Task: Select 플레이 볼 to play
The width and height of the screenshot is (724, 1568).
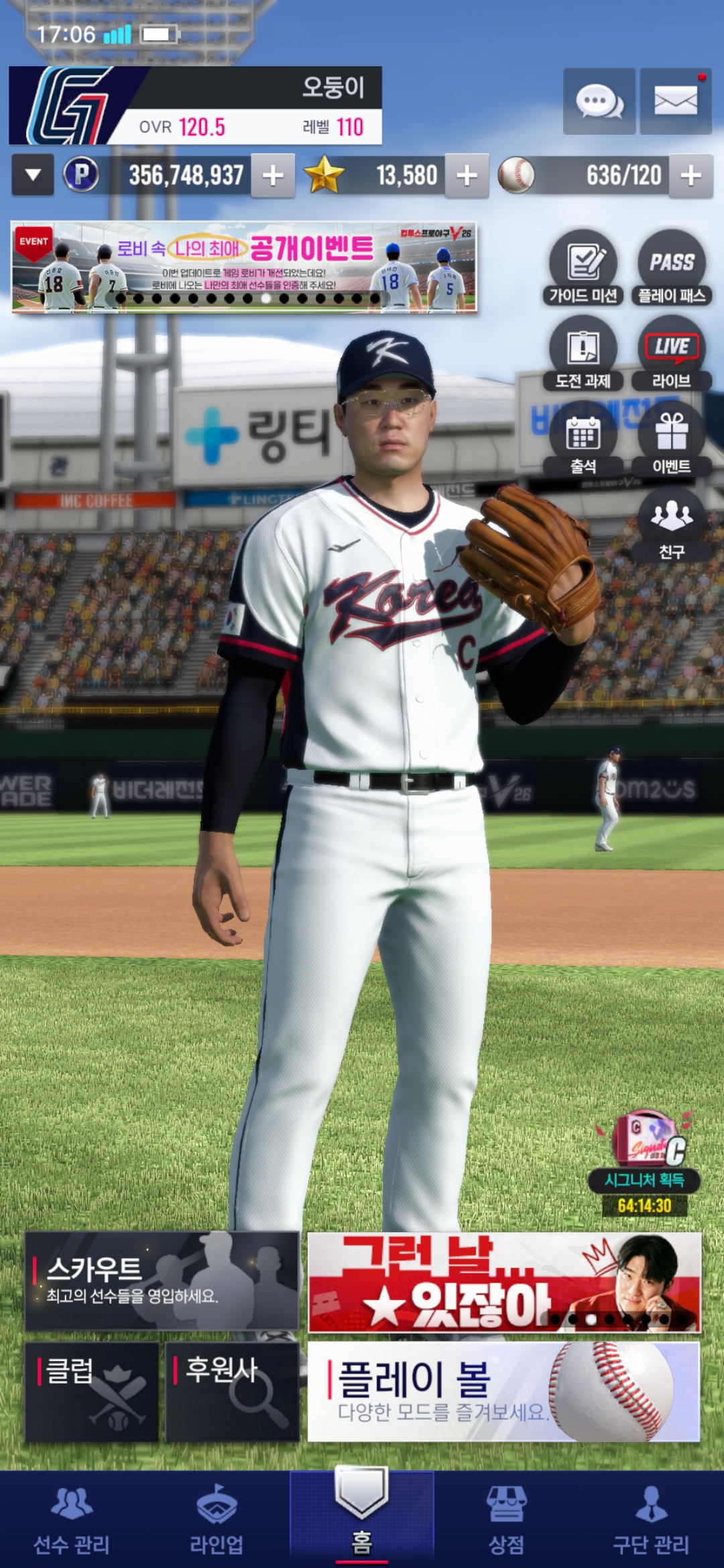Action: [x=503, y=1391]
